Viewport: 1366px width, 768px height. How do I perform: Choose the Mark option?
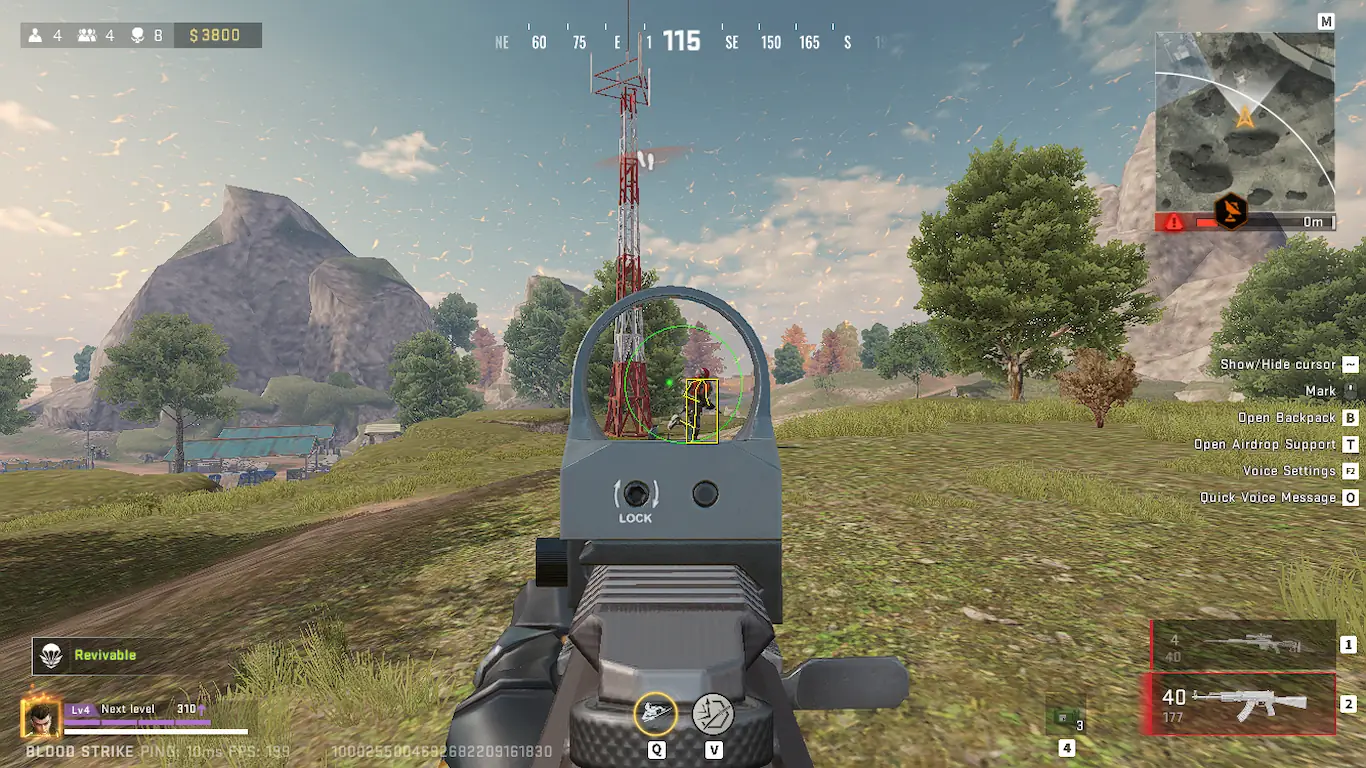click(x=1320, y=391)
